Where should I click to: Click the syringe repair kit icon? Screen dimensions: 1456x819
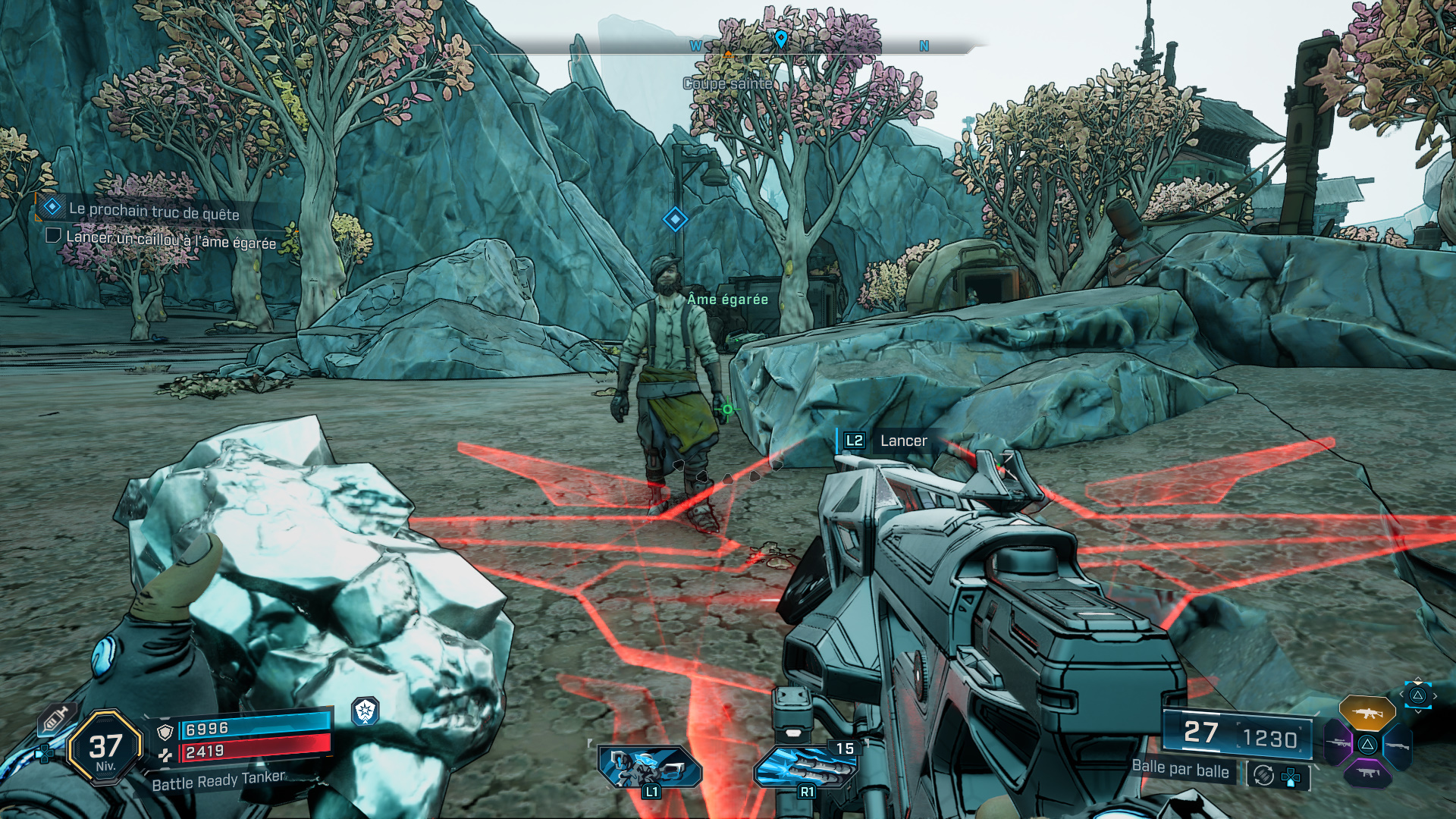[x=56, y=717]
